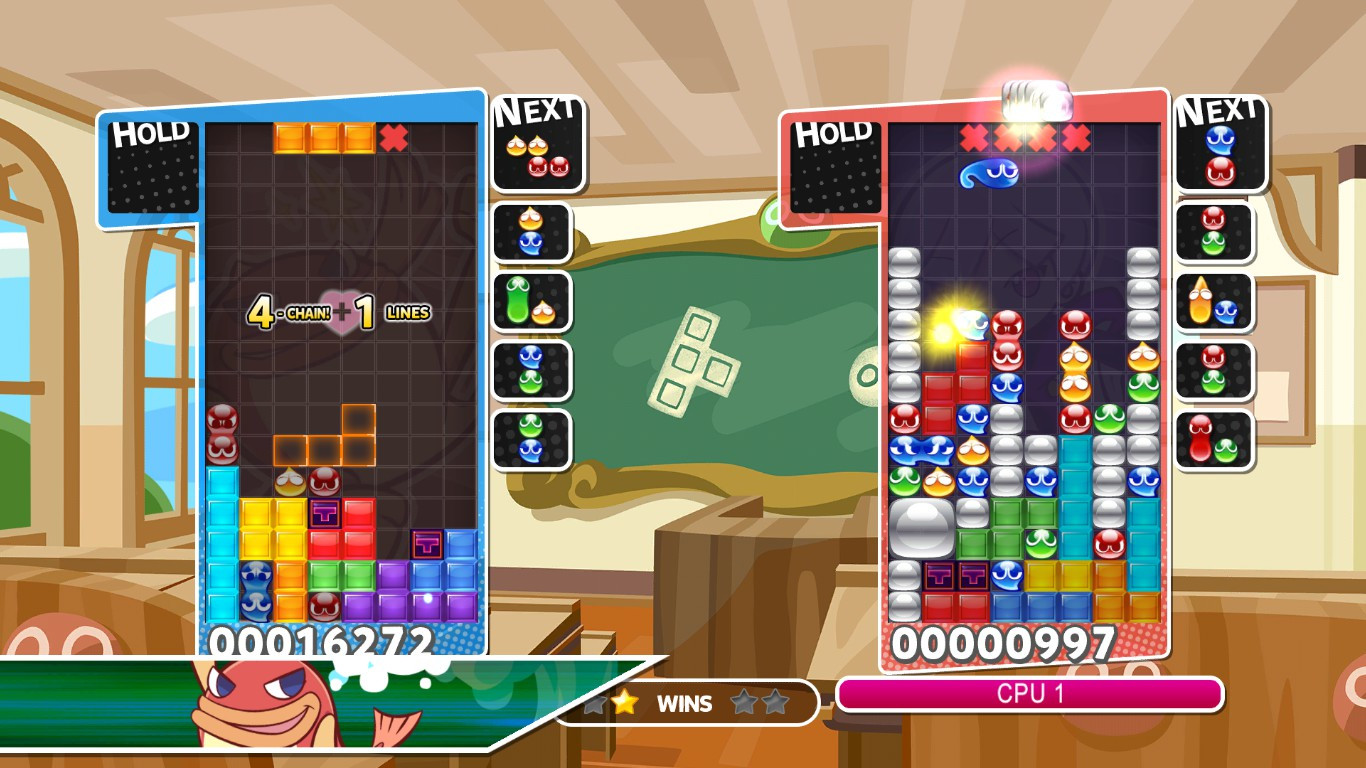Select the CPU 1 name banner

(x=1030, y=691)
